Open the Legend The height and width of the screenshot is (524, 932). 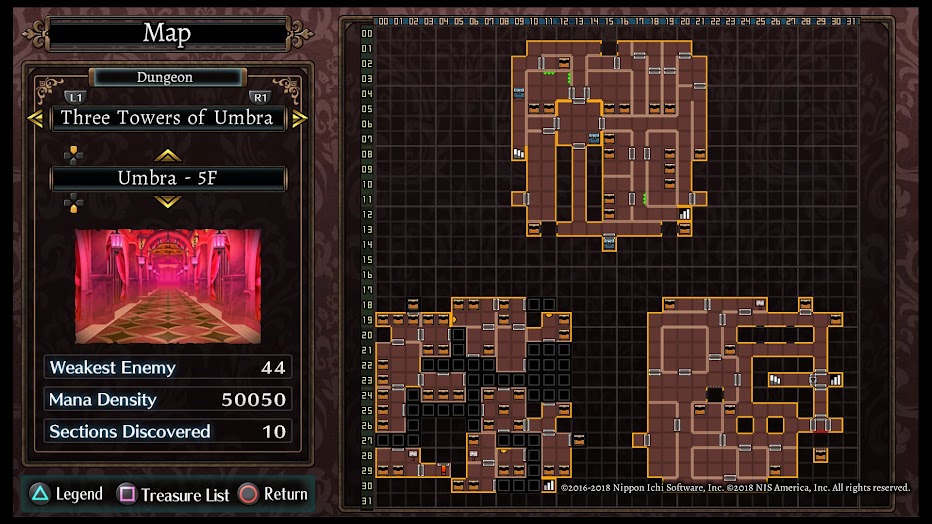coord(67,494)
